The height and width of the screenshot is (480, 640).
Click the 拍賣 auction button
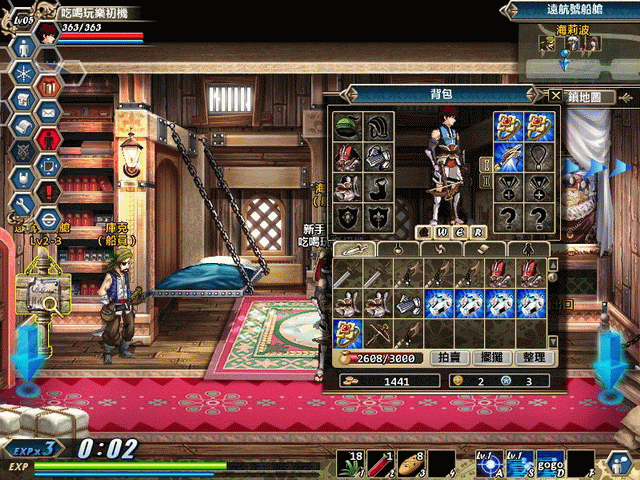click(x=450, y=357)
